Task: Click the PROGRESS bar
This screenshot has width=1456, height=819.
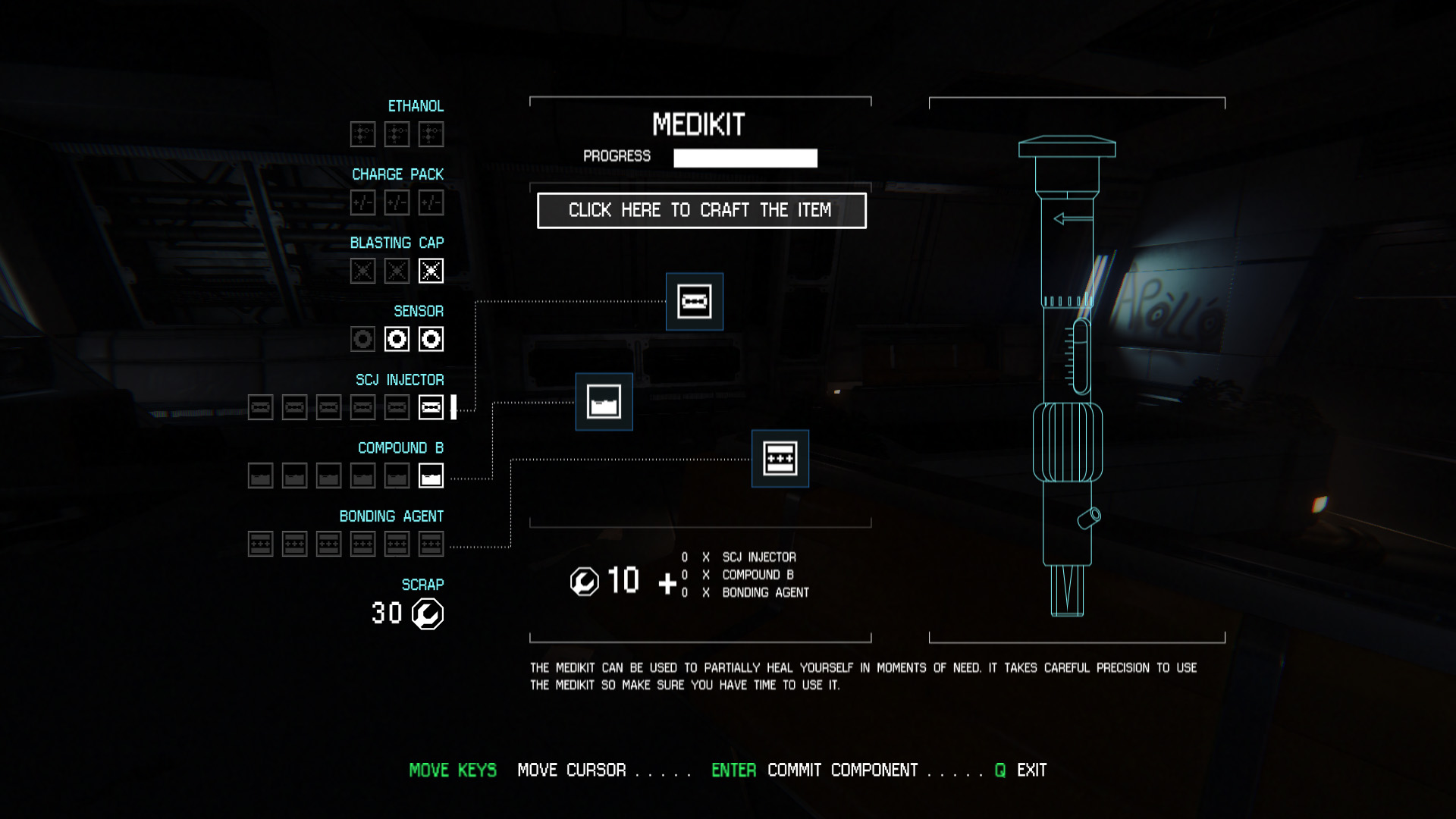Action: click(744, 157)
